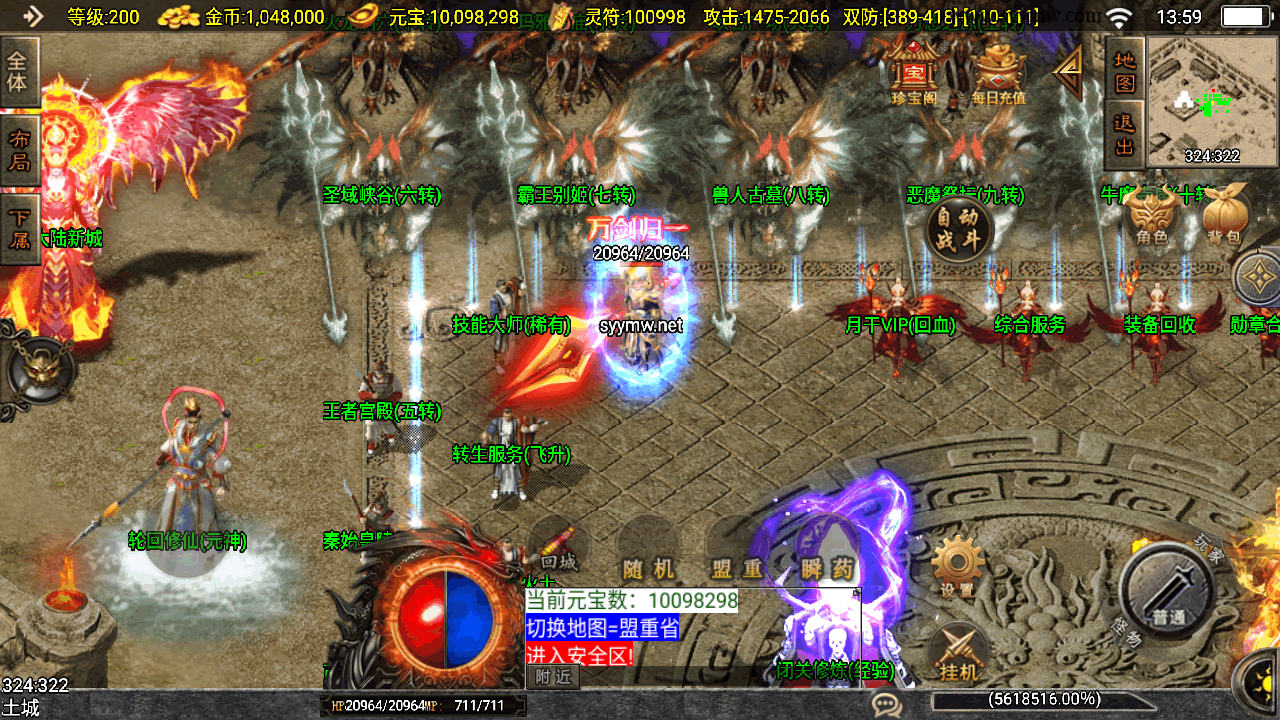Use the 瞬药 instant potion button
The height and width of the screenshot is (720, 1280).
pyautogui.click(x=828, y=558)
